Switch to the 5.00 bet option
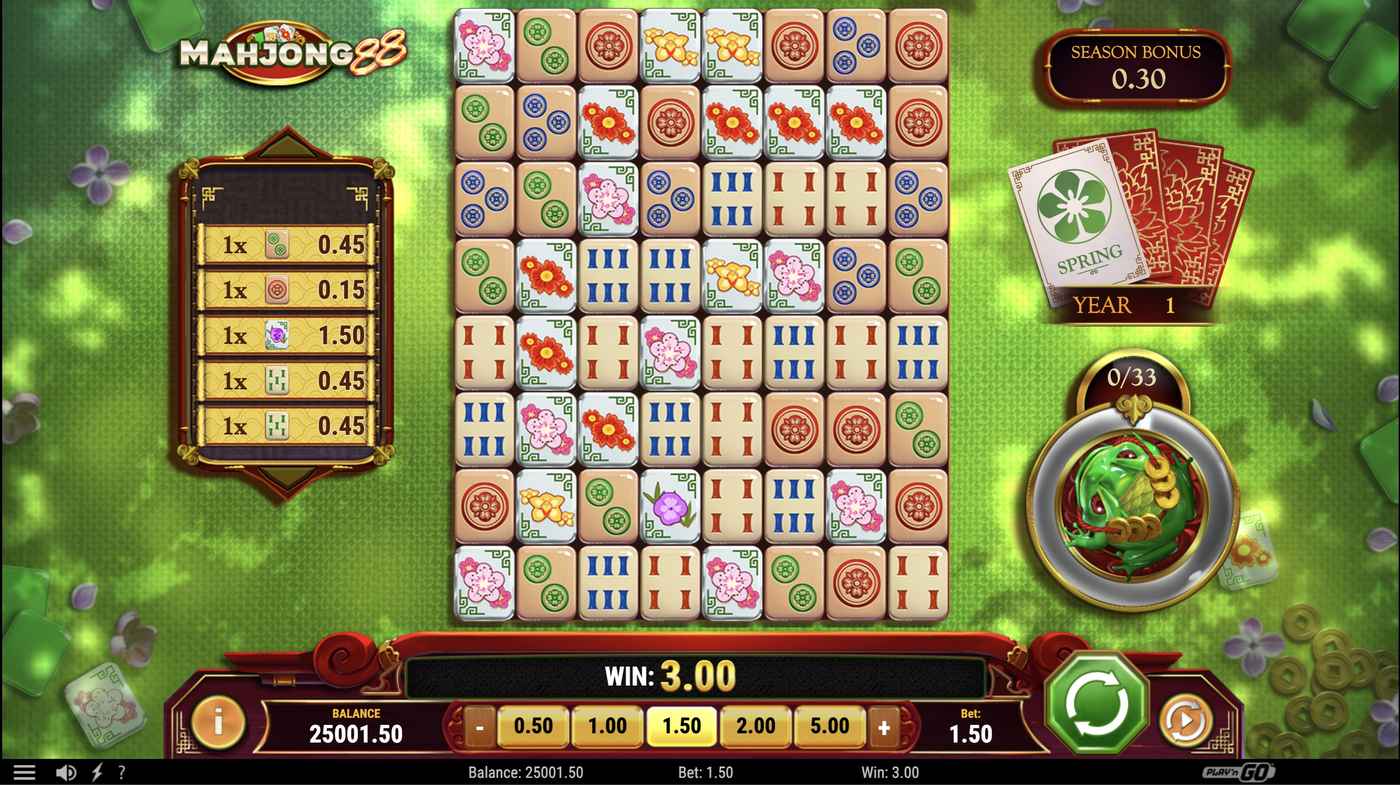Image resolution: width=1400 pixels, height=785 pixels. pyautogui.click(x=829, y=725)
